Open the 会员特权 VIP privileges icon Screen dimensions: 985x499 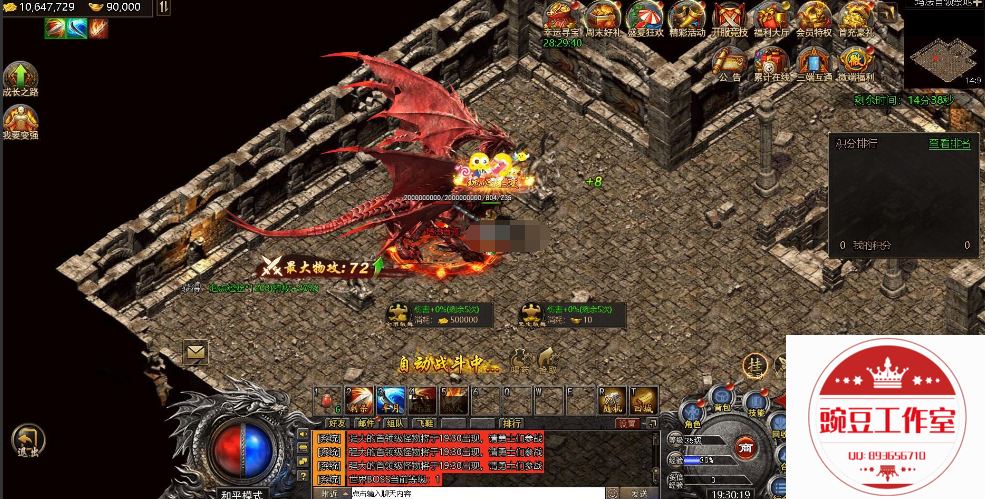[812, 17]
